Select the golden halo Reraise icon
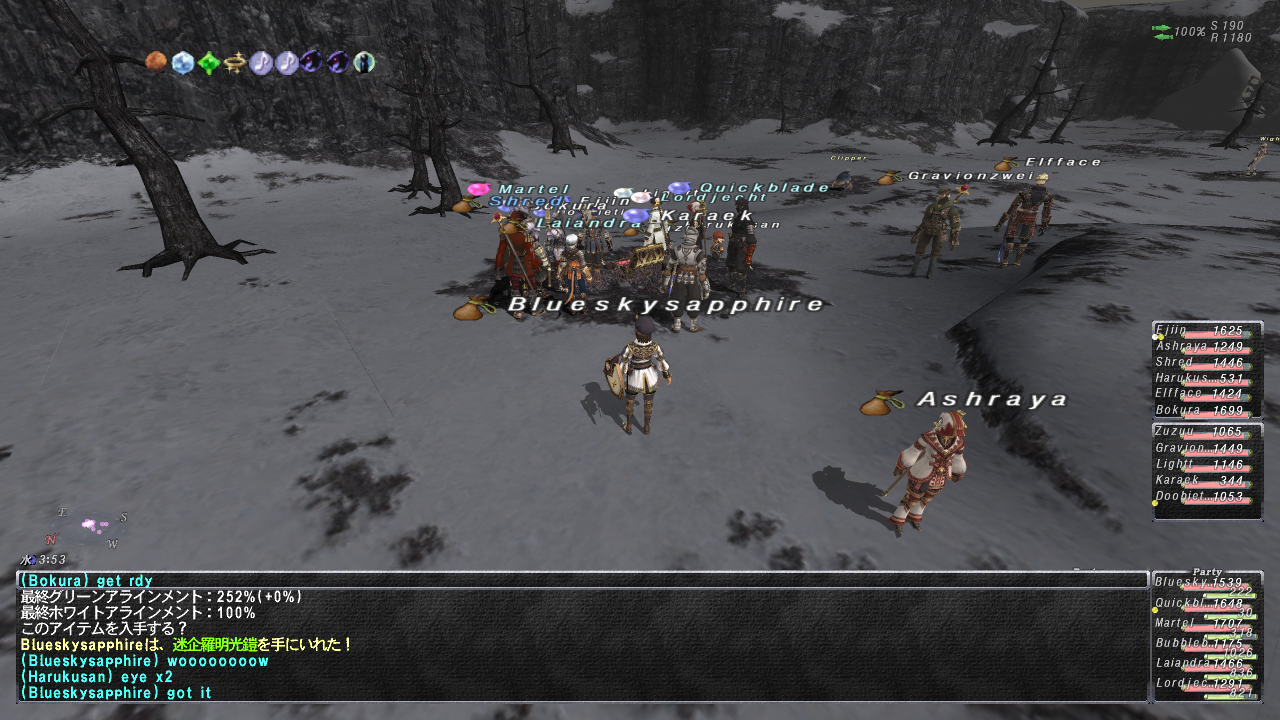 pyautogui.click(x=234, y=63)
